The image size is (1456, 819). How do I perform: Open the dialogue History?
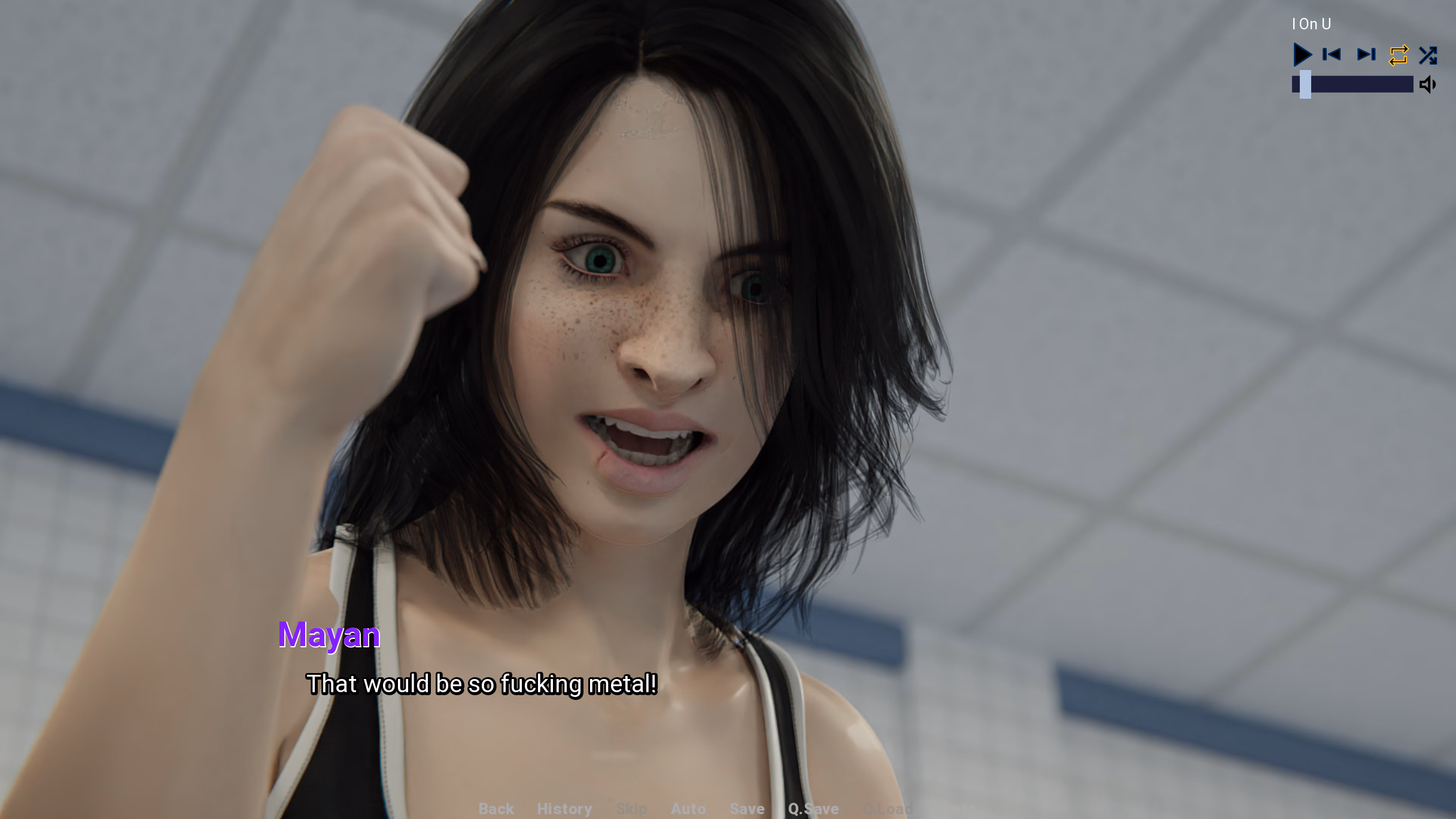coord(564,809)
